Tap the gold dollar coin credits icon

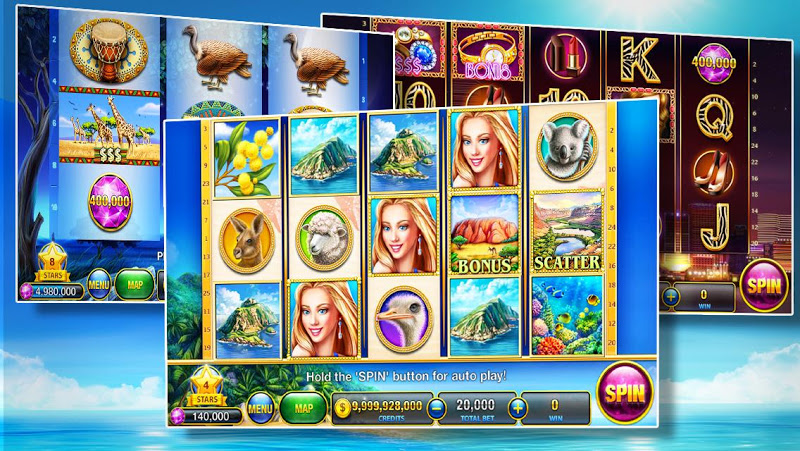341,408
